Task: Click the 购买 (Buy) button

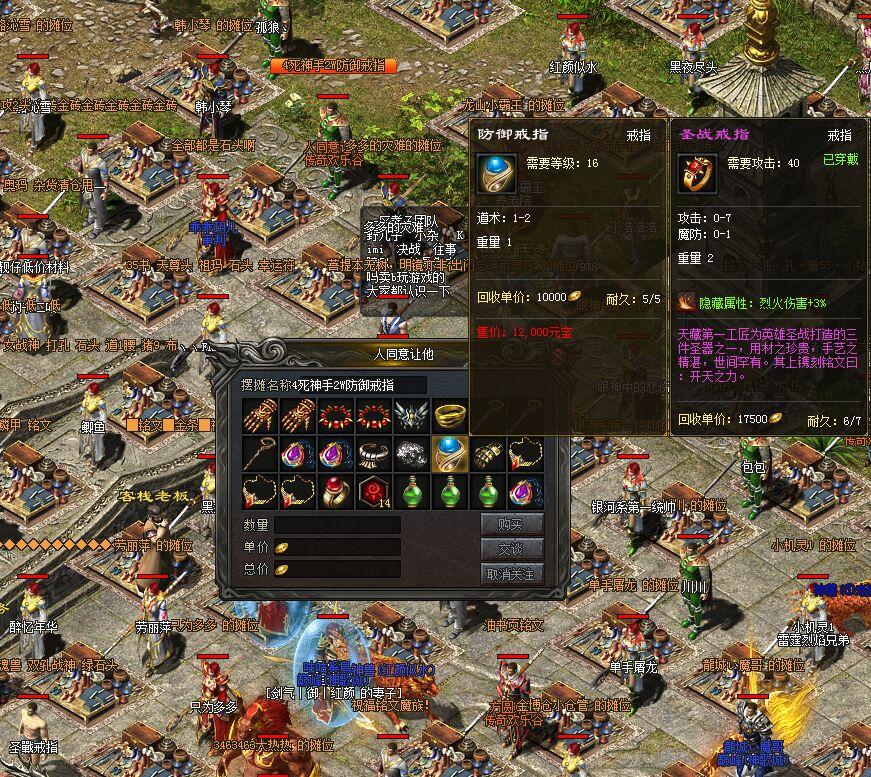Action: point(512,525)
